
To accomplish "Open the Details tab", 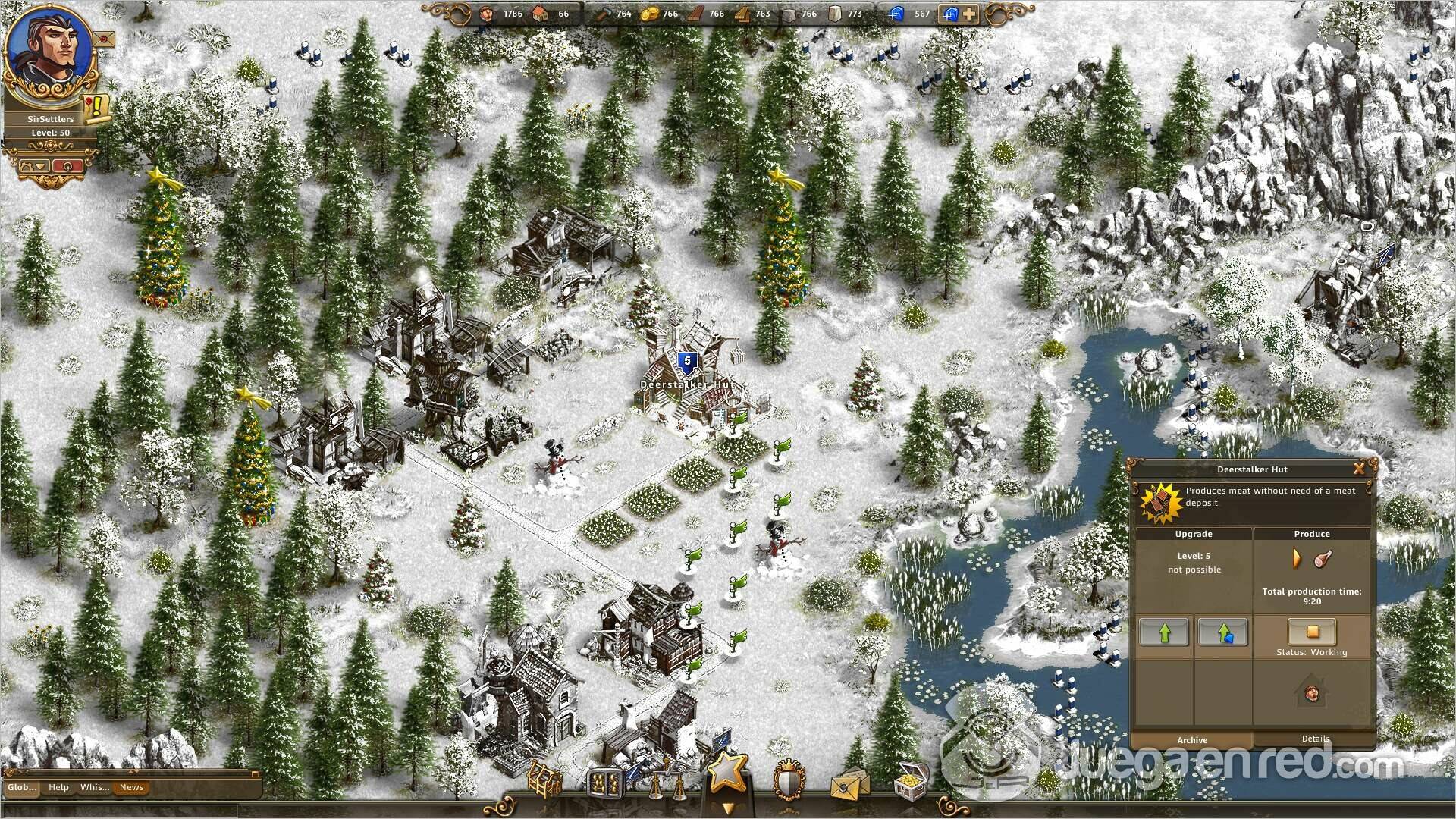I will [x=1315, y=739].
